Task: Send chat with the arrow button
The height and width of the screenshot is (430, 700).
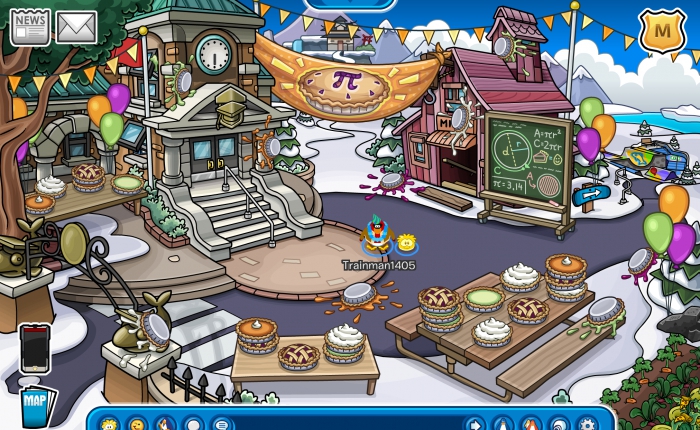Action: [x=475, y=424]
